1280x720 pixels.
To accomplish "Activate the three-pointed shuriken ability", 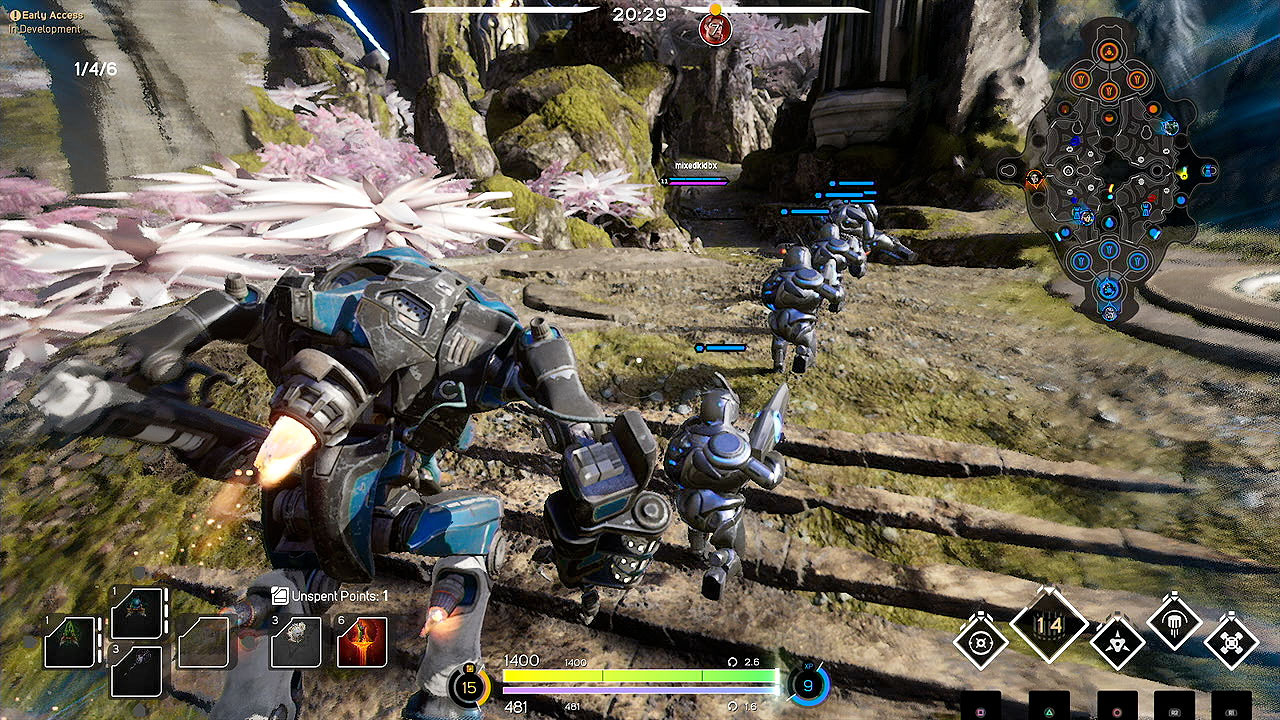I will click(1116, 641).
